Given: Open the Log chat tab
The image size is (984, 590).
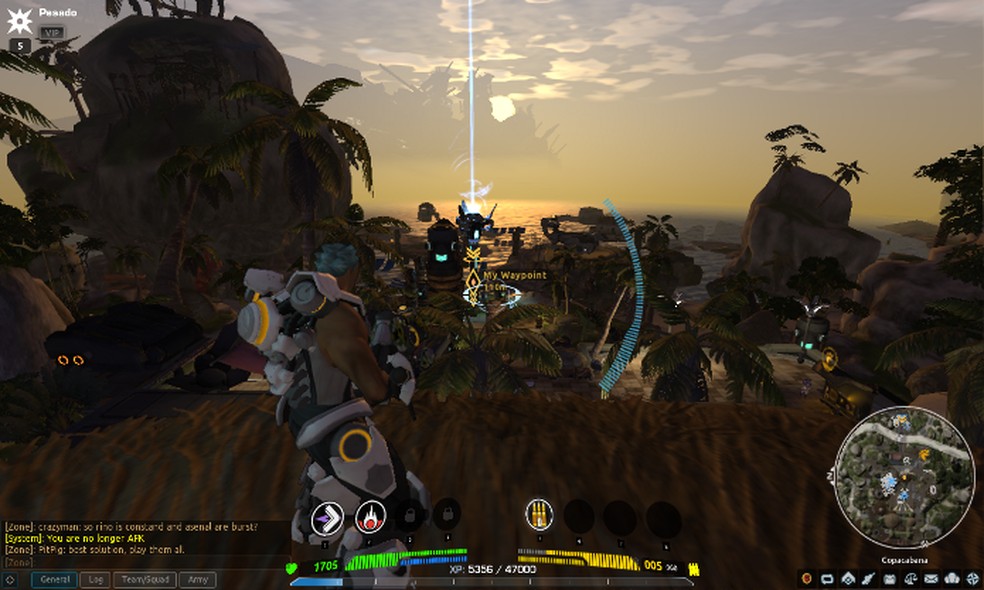Looking at the screenshot, I should coord(96,579).
